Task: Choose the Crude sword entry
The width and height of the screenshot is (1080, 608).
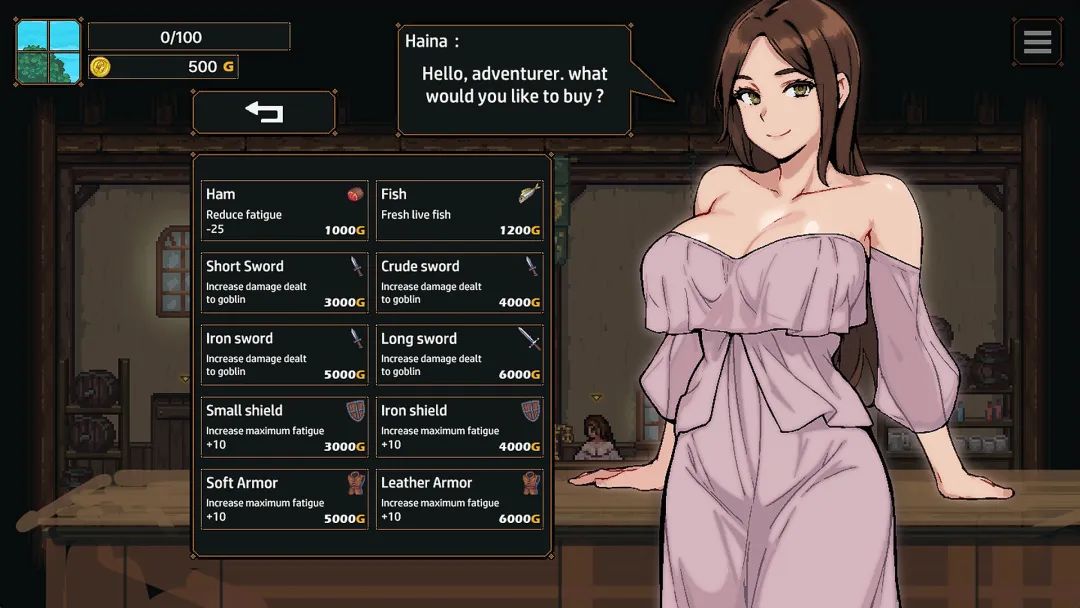Action: pos(460,283)
